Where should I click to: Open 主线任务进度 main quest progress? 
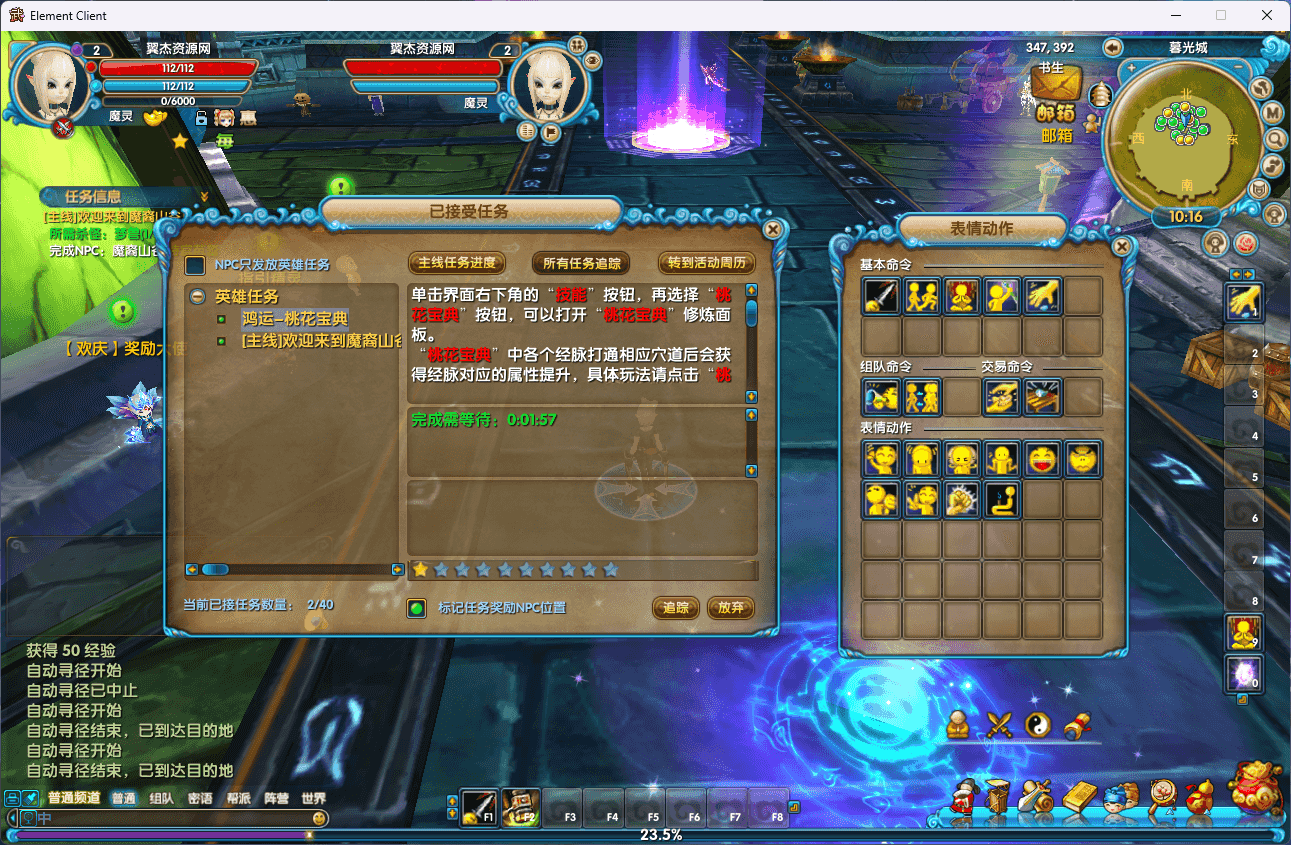pos(456,263)
